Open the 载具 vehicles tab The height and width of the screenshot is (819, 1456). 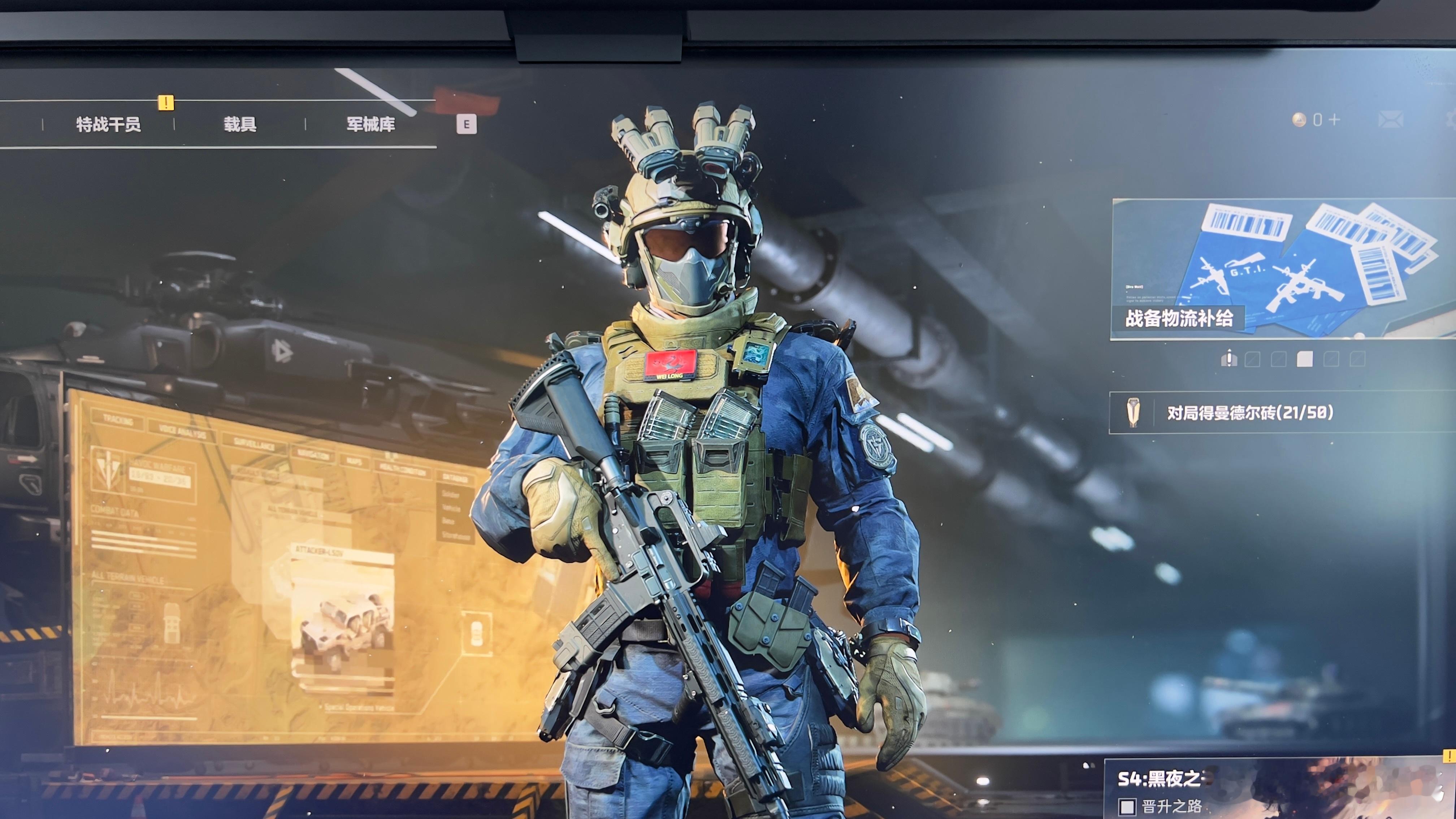pos(240,124)
